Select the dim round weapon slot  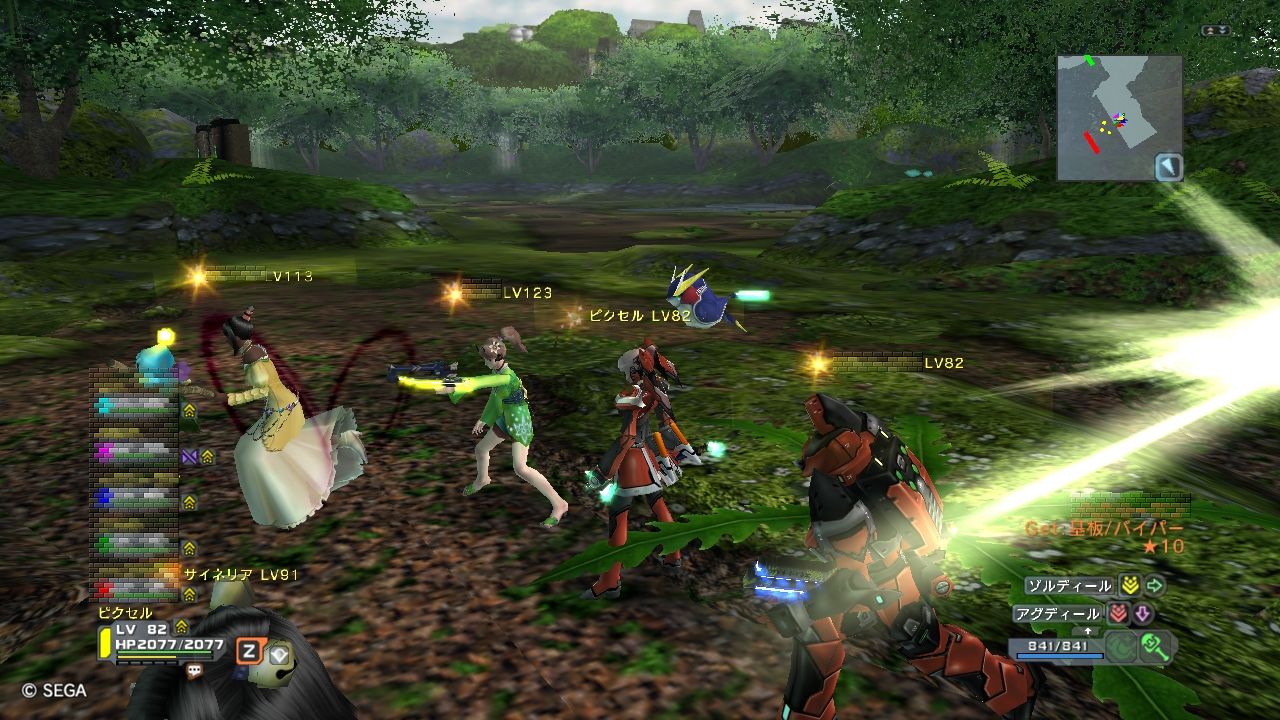point(1120,647)
